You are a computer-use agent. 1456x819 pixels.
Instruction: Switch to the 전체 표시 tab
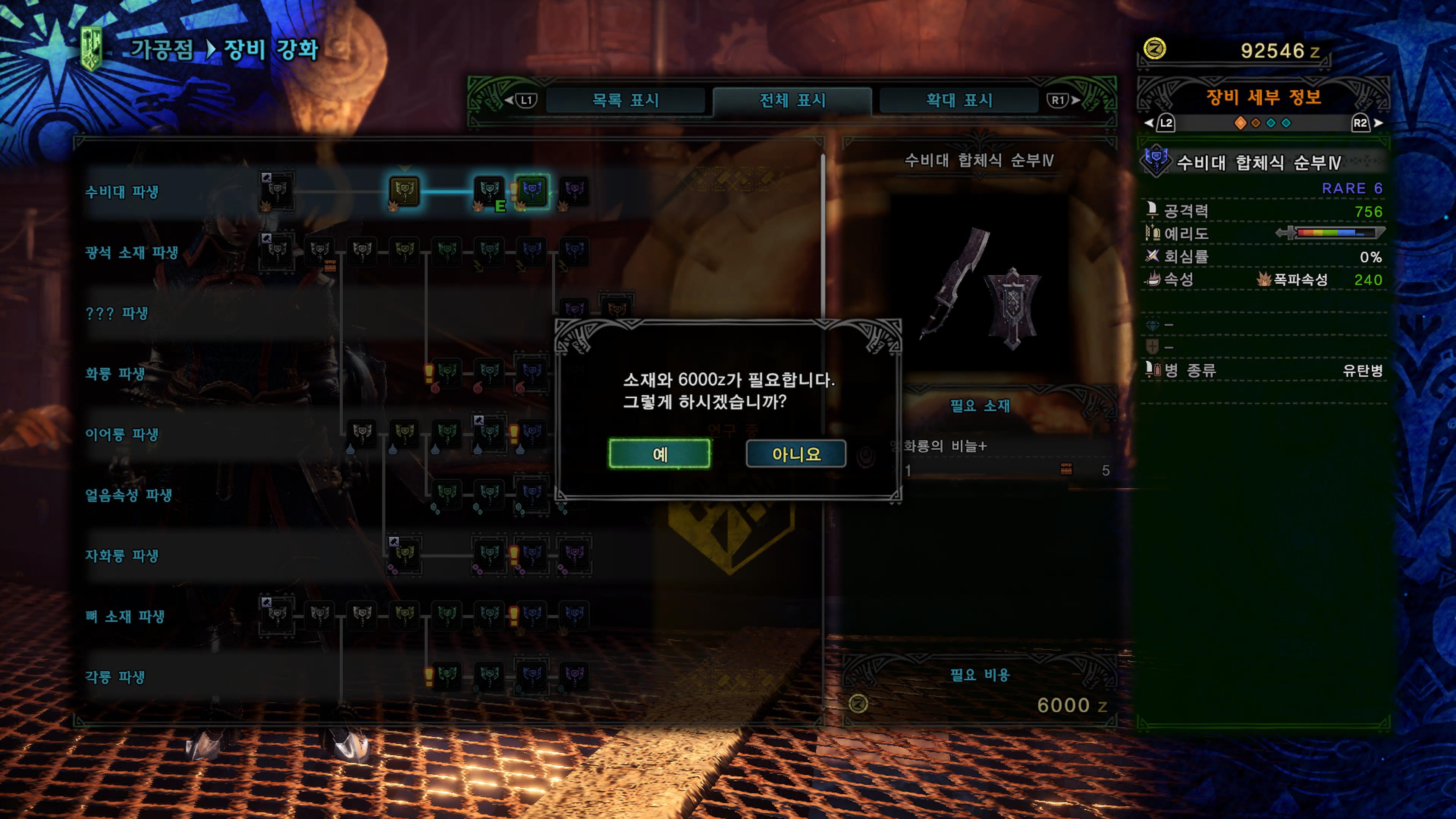(x=792, y=100)
